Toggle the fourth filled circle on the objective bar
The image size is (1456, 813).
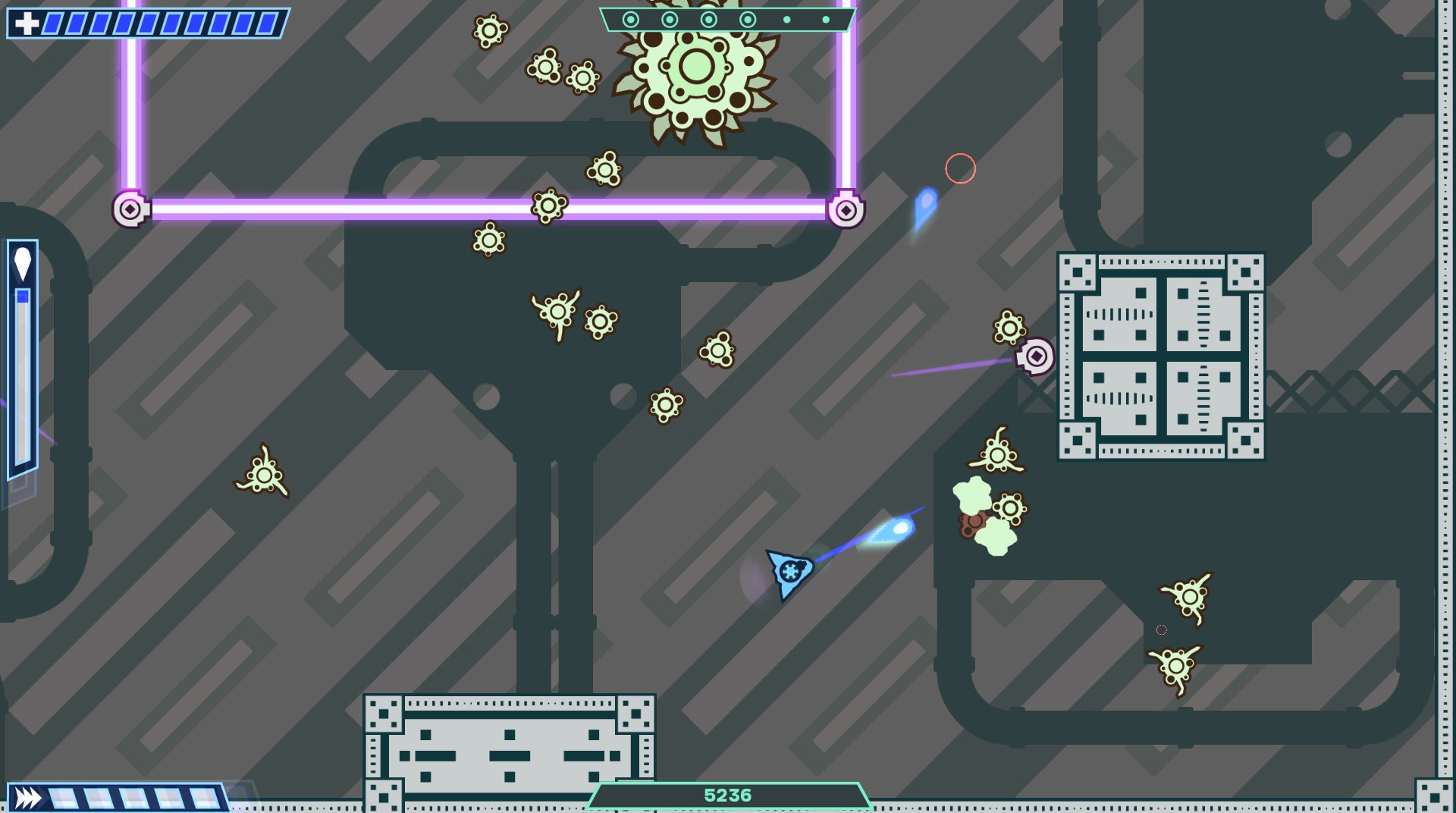[x=747, y=19]
